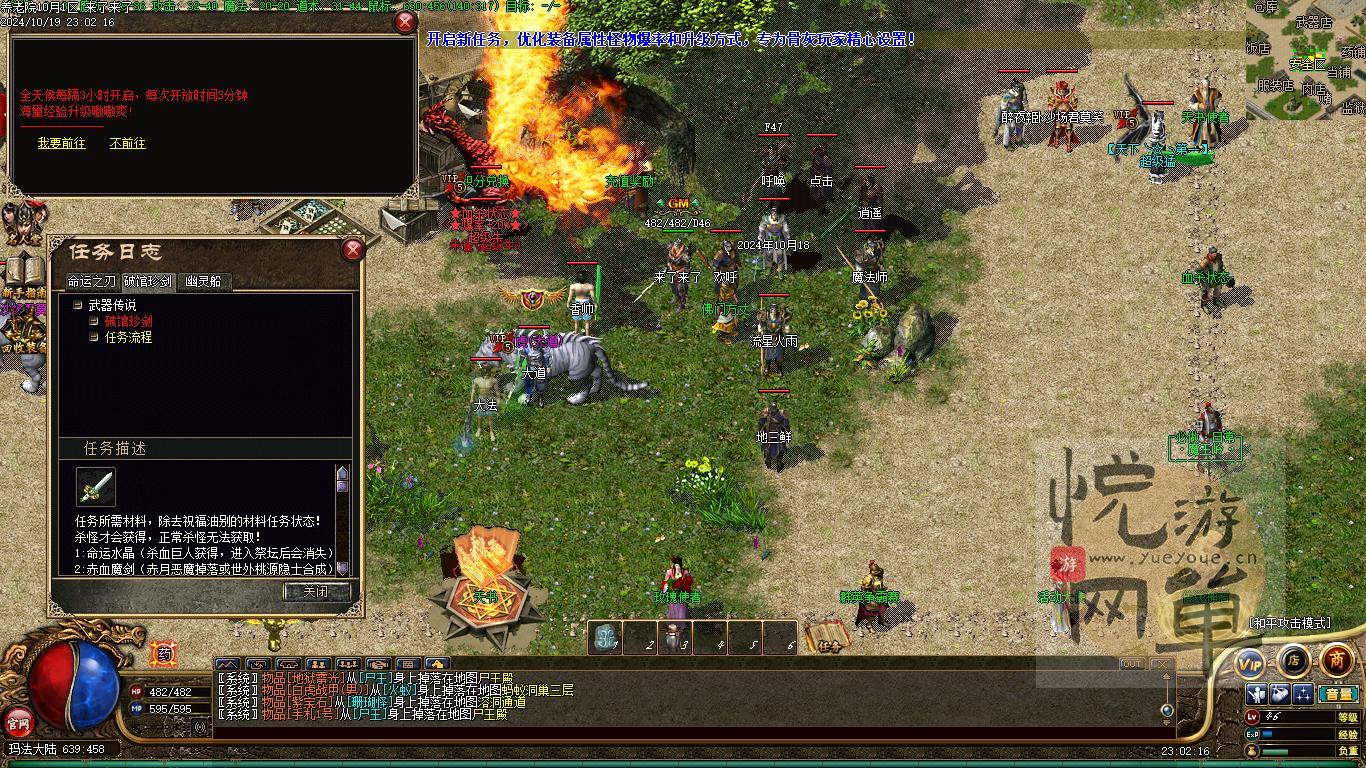Select the first hotbar slot item

606,638
